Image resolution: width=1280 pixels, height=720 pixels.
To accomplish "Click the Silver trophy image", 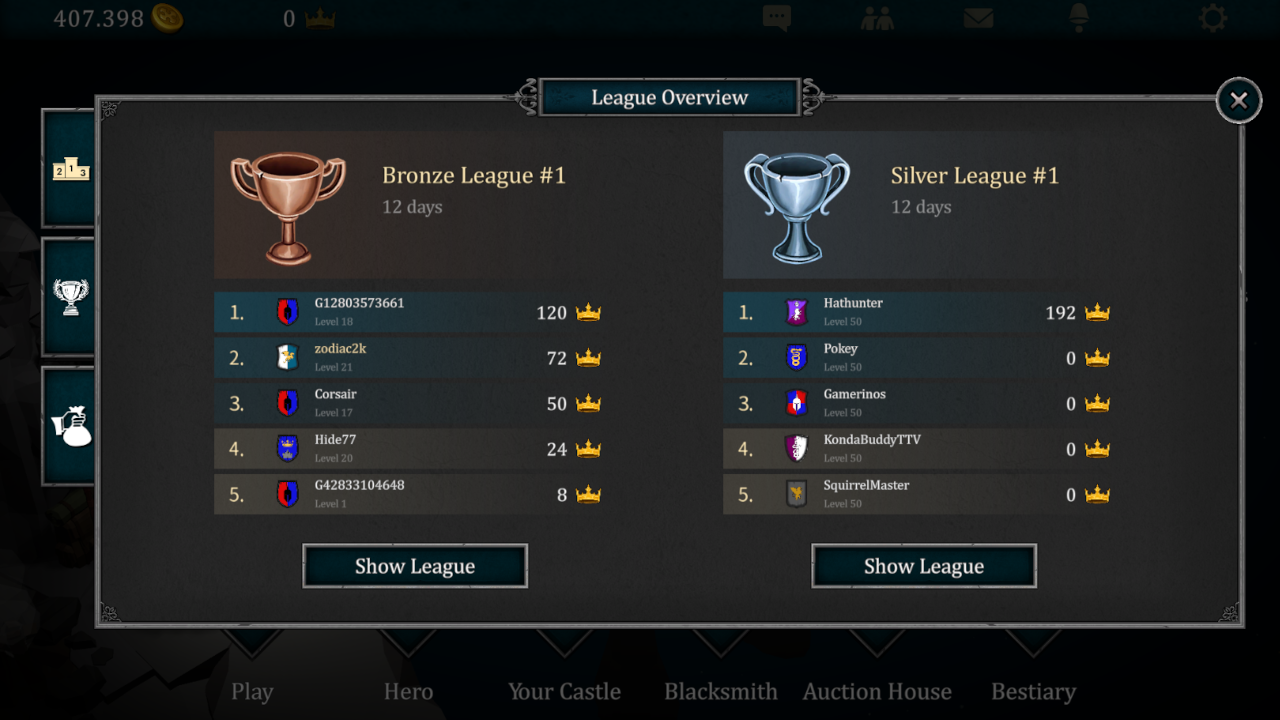I will click(x=797, y=204).
